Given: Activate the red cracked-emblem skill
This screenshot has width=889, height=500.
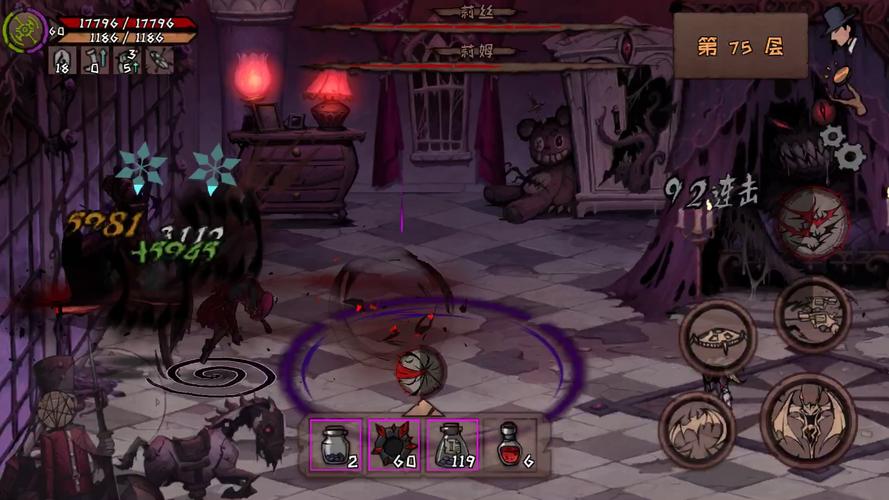Looking at the screenshot, I should (814, 223).
